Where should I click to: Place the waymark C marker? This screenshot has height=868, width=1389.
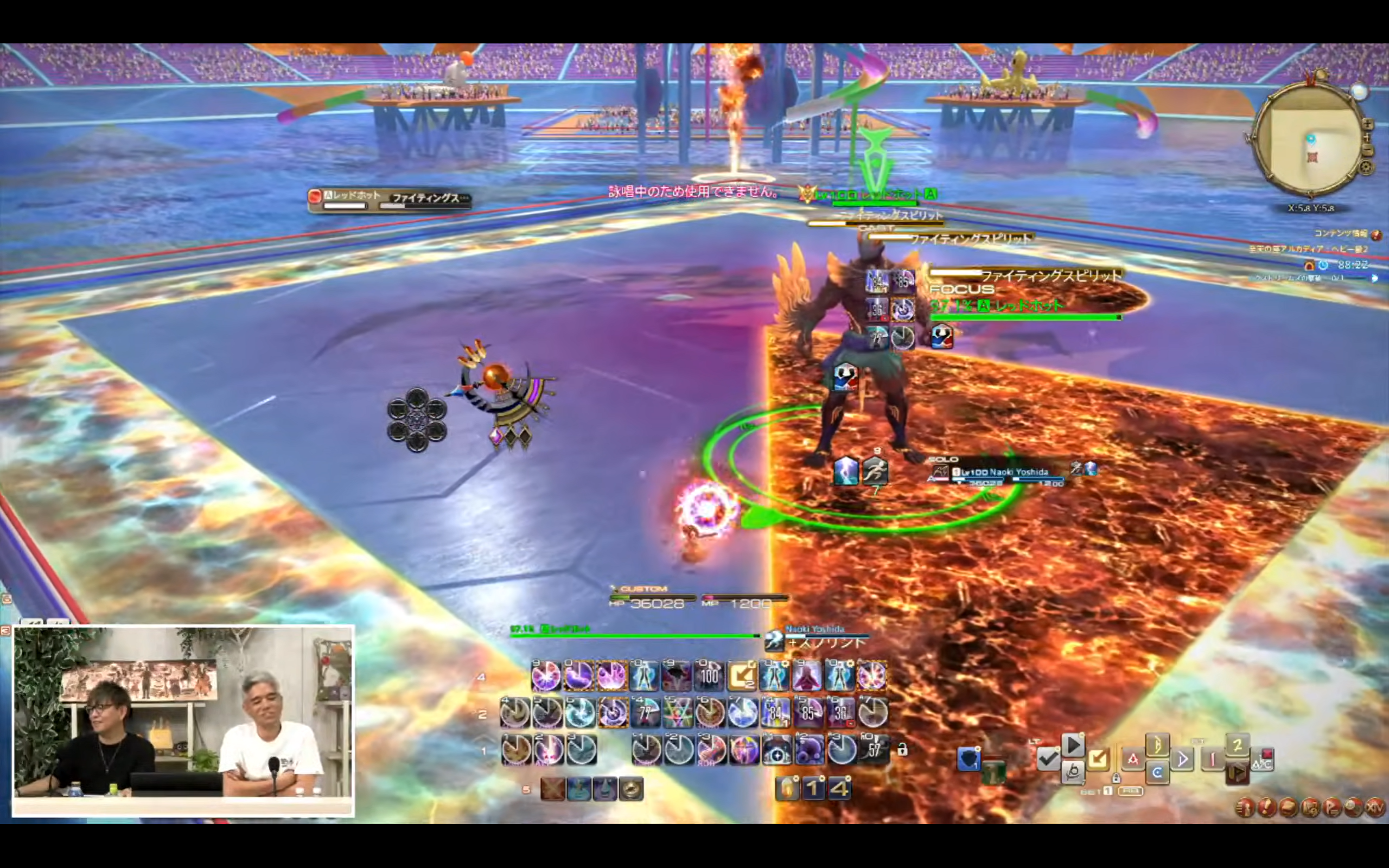point(1157,773)
